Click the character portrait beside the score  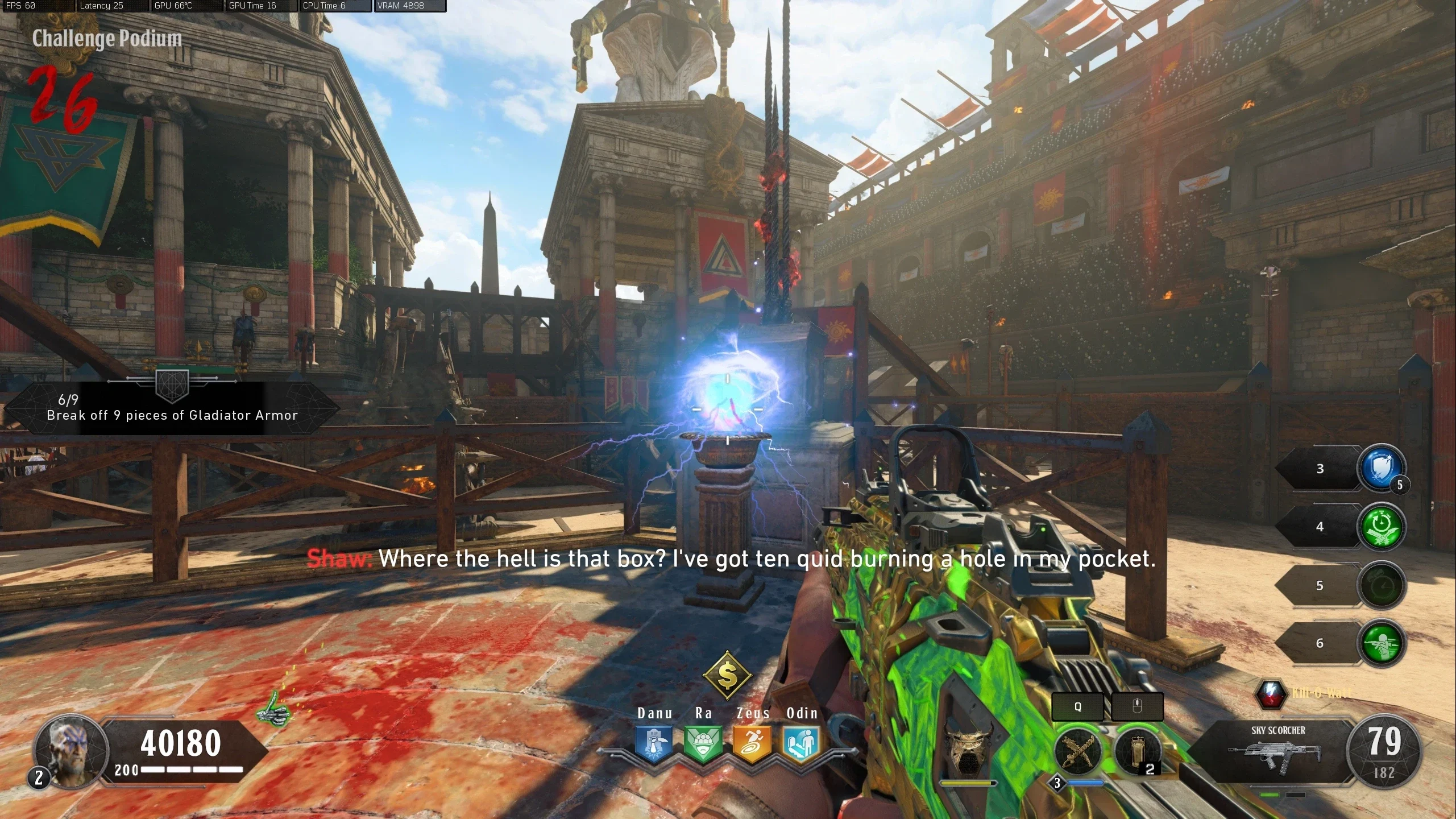pyautogui.click(x=70, y=751)
